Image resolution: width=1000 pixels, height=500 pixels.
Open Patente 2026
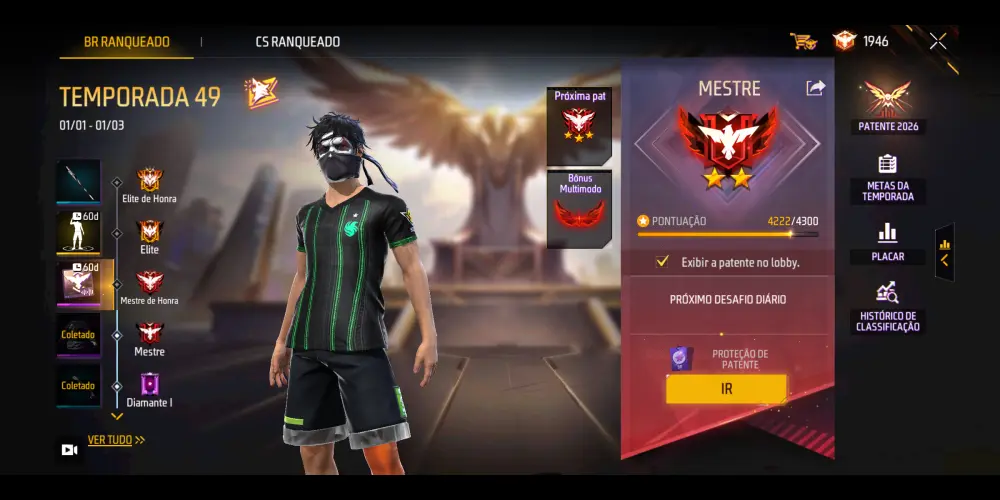tap(887, 107)
